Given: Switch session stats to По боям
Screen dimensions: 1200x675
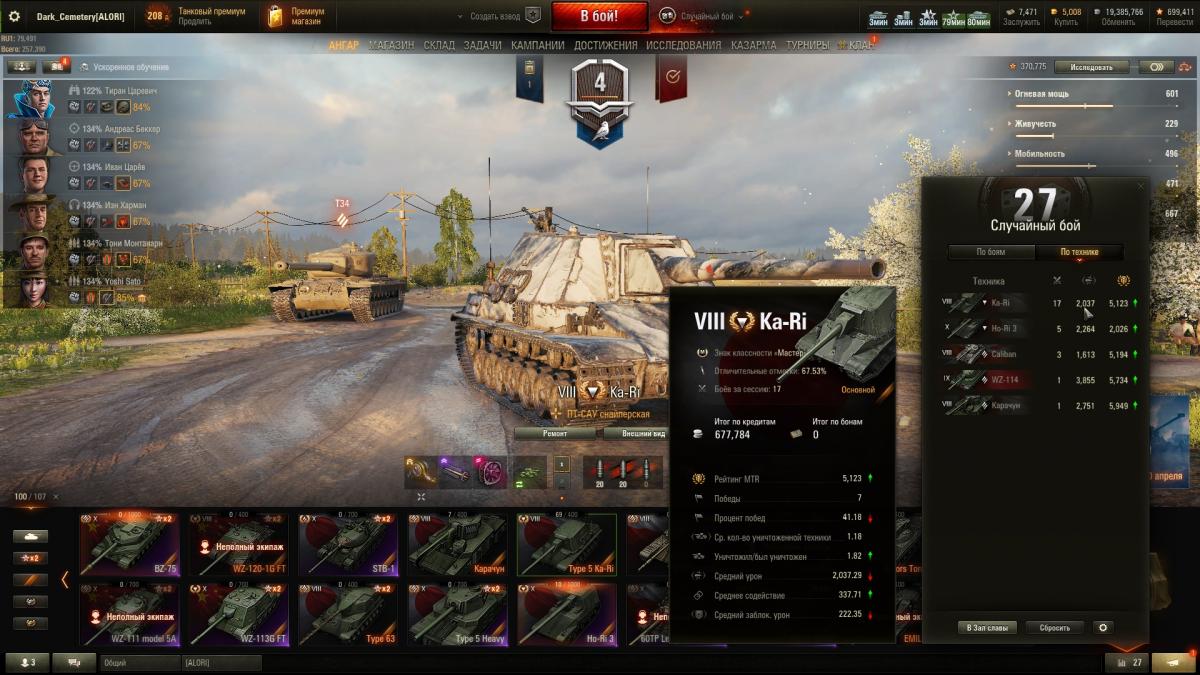Looking at the screenshot, I should point(990,252).
